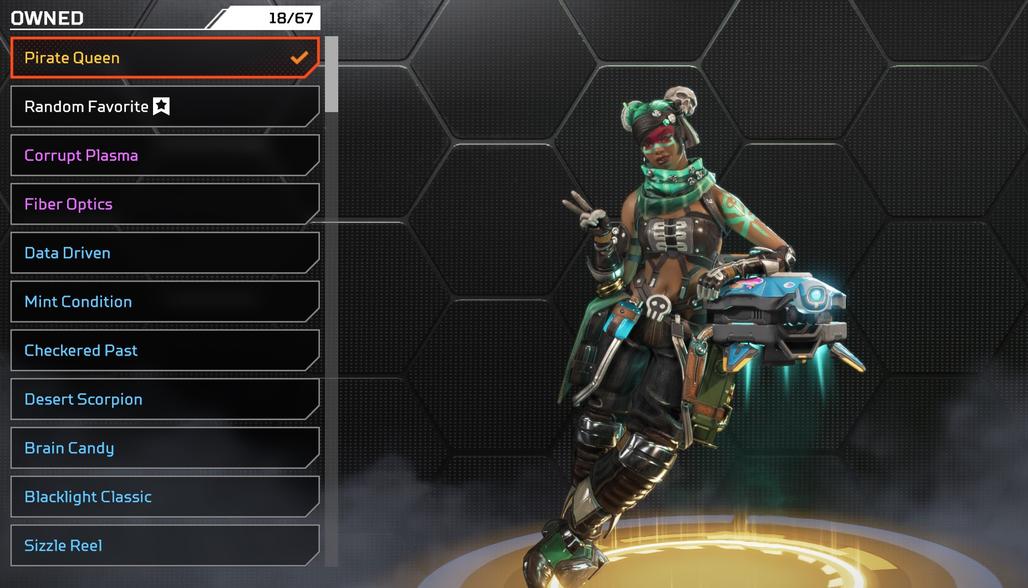The width and height of the screenshot is (1028, 588).
Task: Choose the Sizzle Reel skin
Action: click(165, 546)
